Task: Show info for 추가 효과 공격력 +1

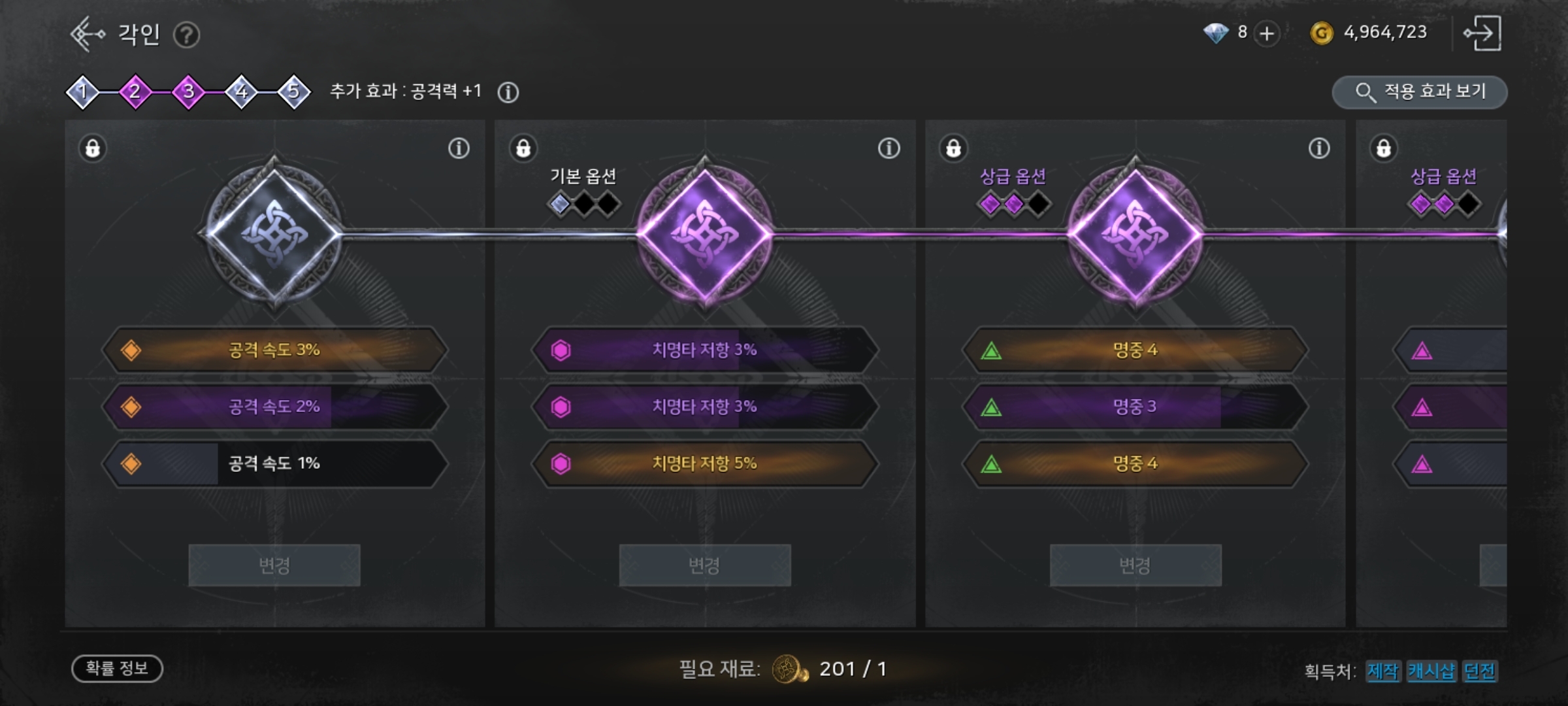Action: [508, 92]
